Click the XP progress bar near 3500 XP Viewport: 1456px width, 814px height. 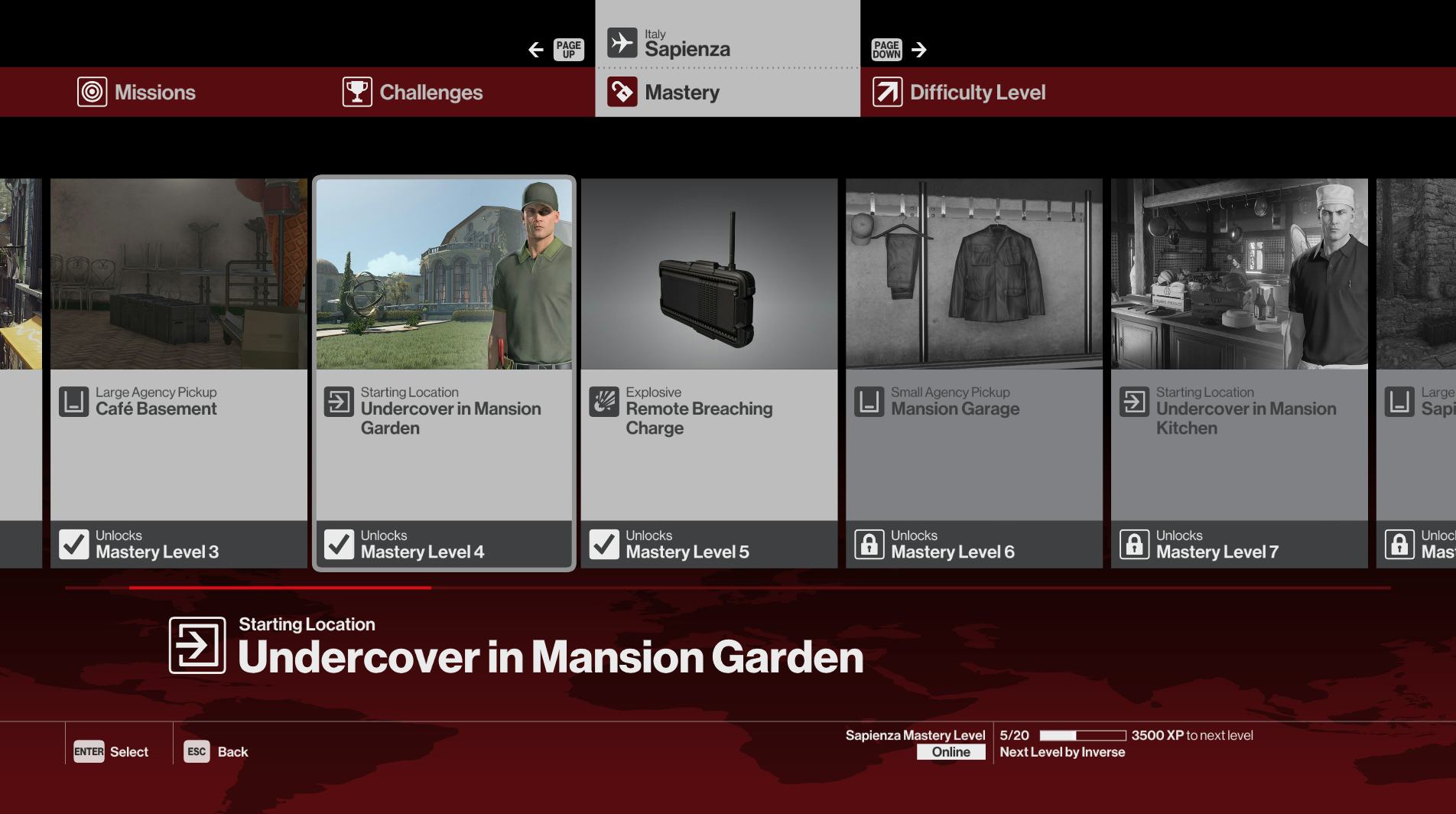pos(1082,735)
